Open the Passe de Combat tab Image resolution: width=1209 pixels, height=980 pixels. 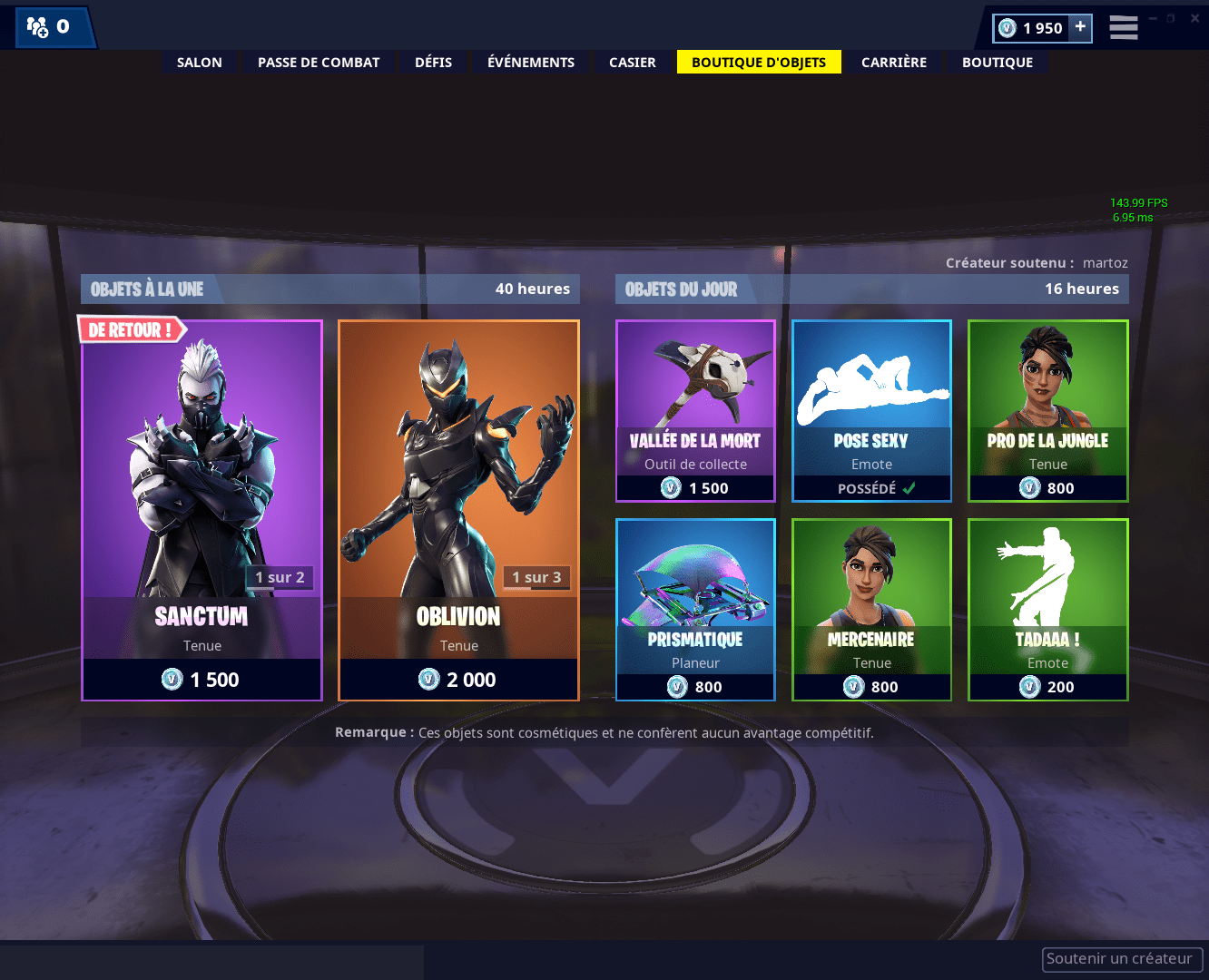pos(319,63)
